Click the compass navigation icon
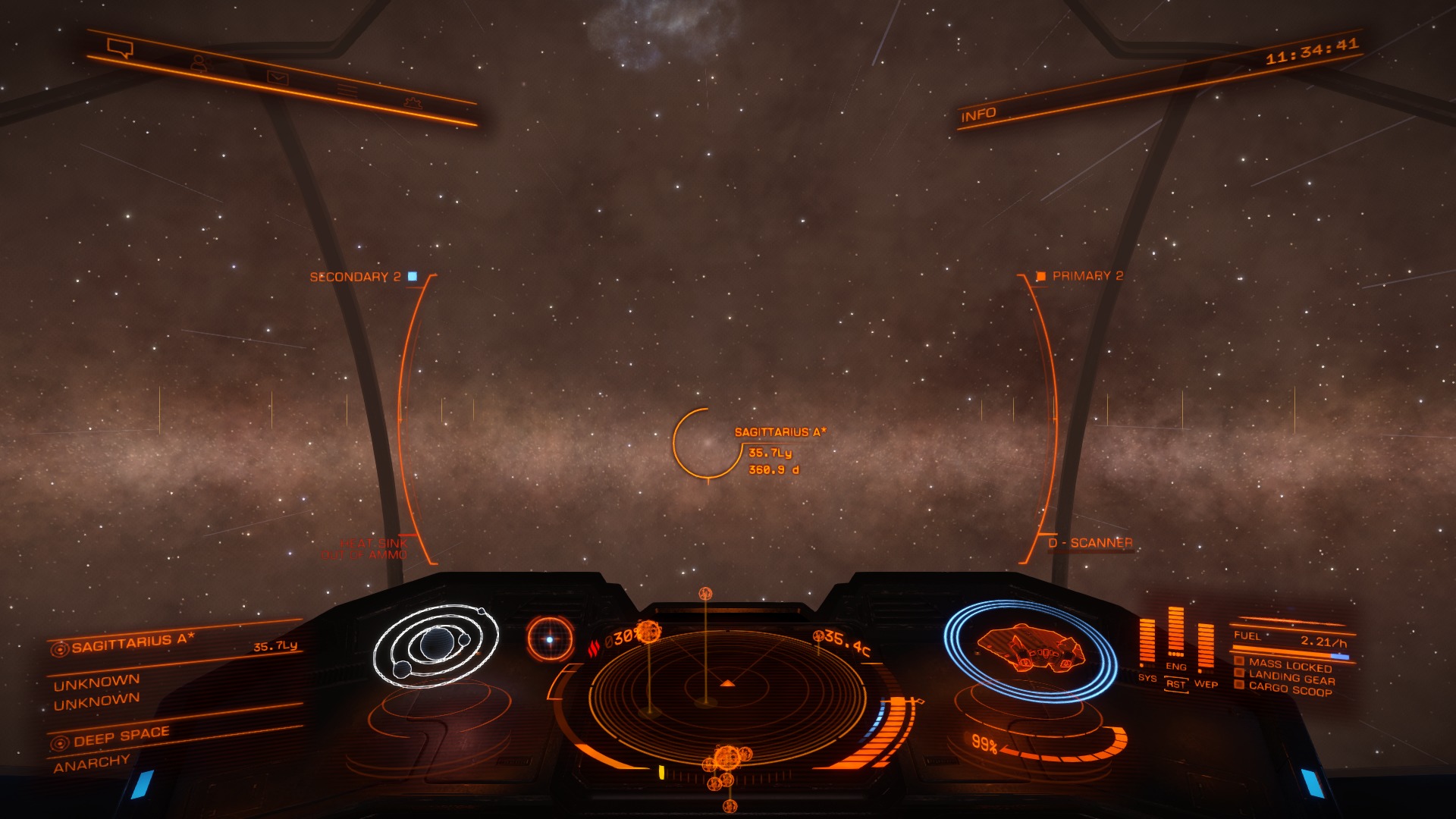This screenshot has height=819, width=1456. pos(549,641)
